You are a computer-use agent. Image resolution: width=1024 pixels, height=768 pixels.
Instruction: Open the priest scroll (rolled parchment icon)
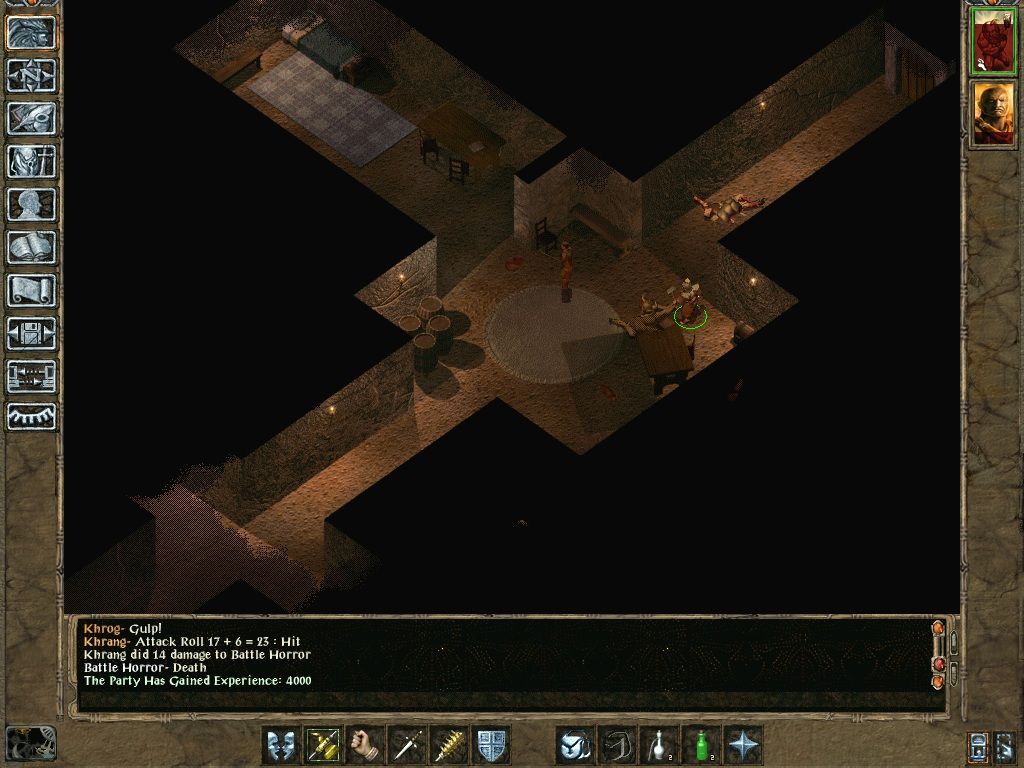click(32, 290)
